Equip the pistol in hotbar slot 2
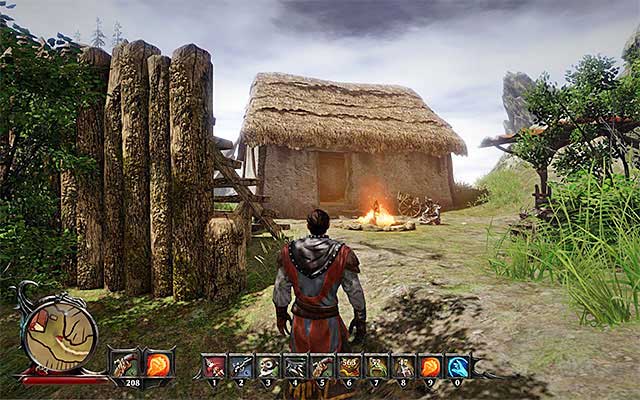The height and width of the screenshot is (400, 640). (242, 366)
